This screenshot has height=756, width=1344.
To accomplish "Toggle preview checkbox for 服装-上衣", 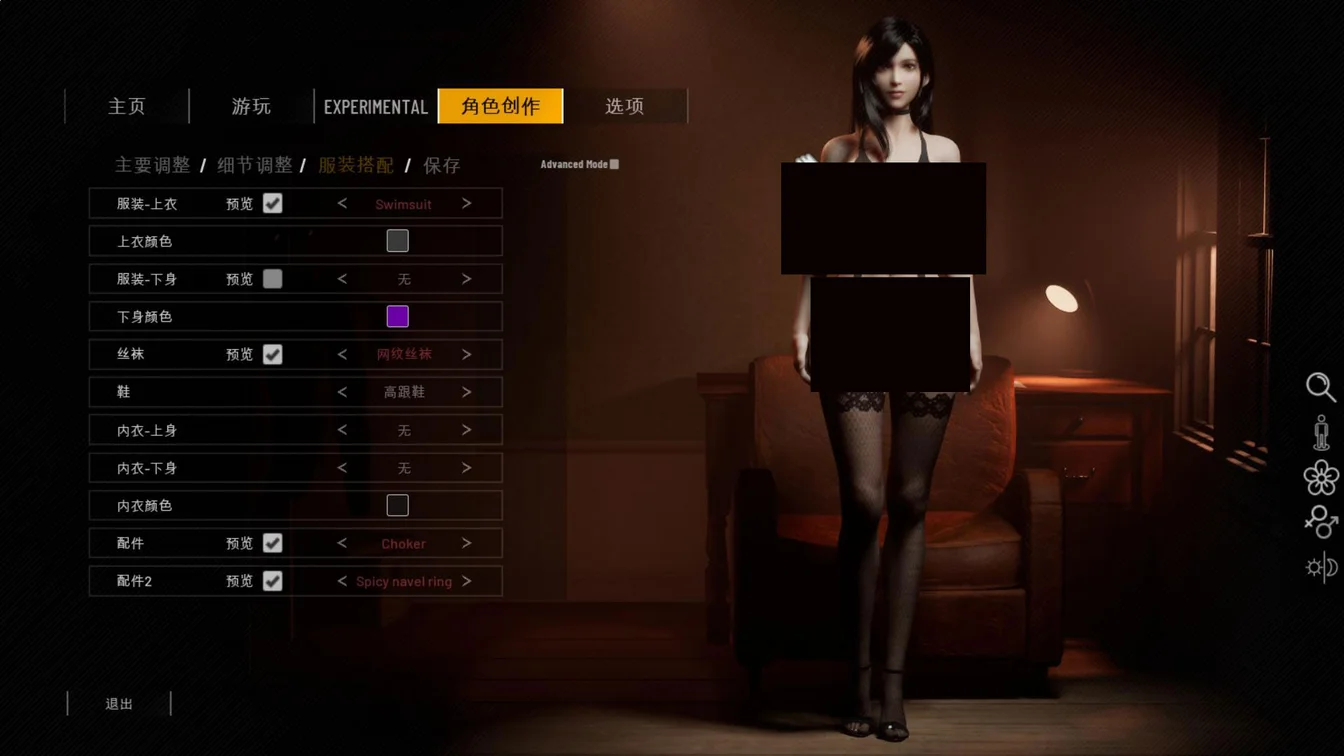I will (x=272, y=203).
